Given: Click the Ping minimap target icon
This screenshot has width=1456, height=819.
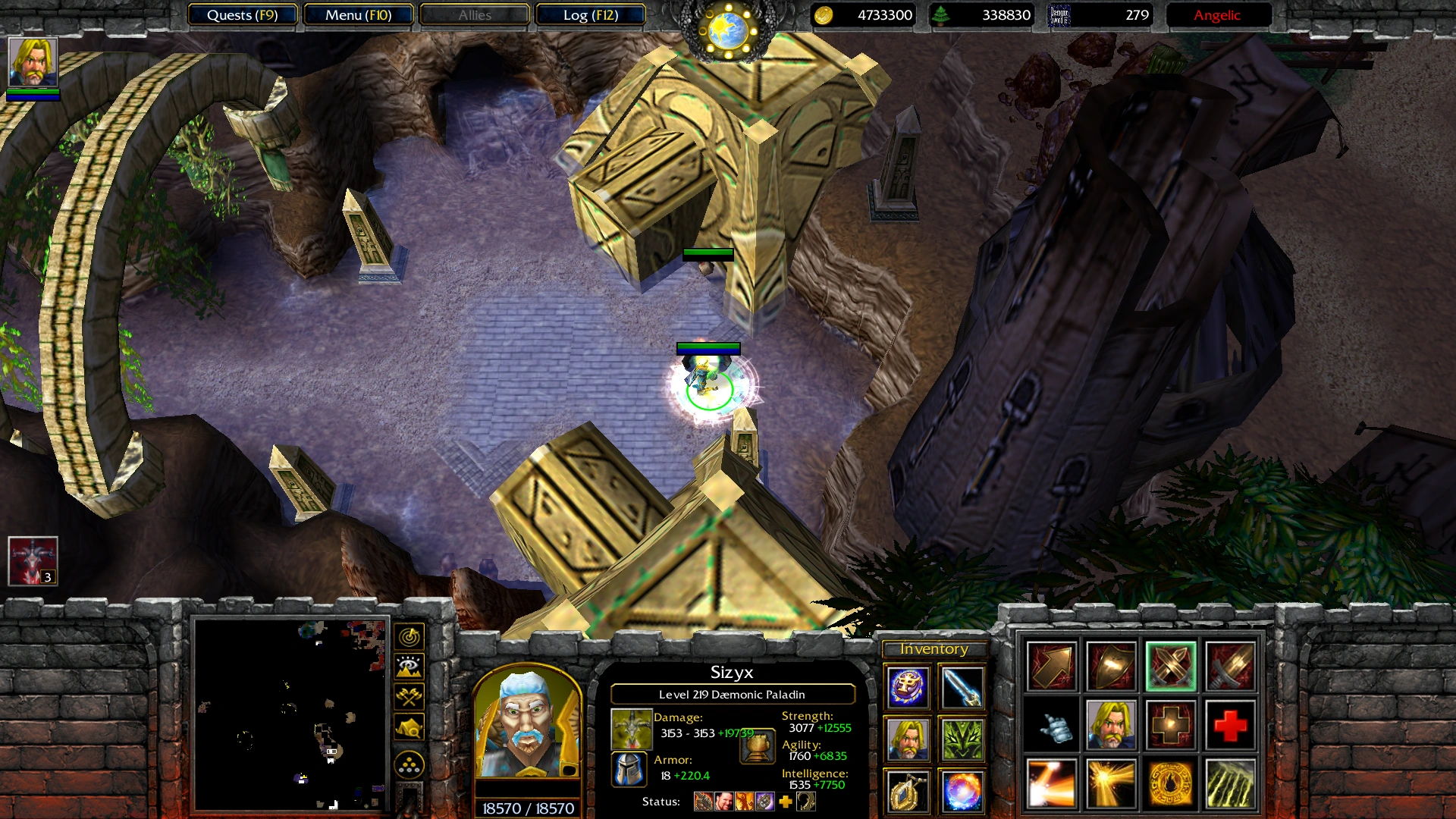Looking at the screenshot, I should (408, 637).
